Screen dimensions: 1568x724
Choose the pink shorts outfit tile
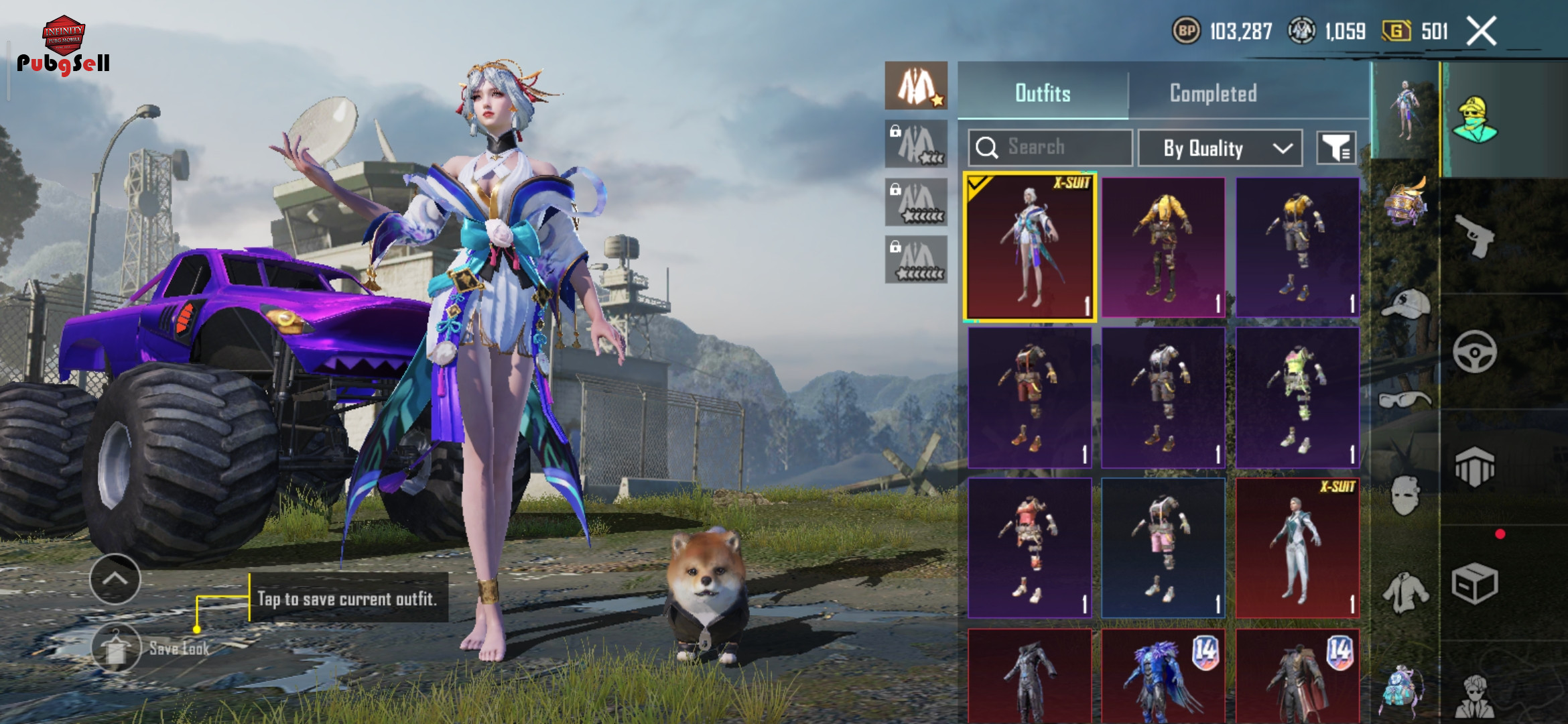tap(1163, 548)
